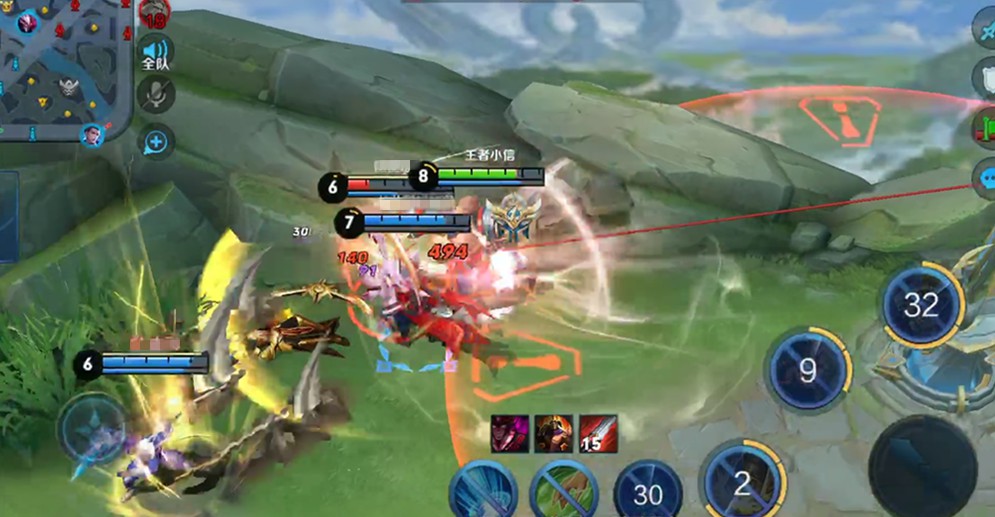
Task: Select the purple hero target portrait
Action: [510, 433]
